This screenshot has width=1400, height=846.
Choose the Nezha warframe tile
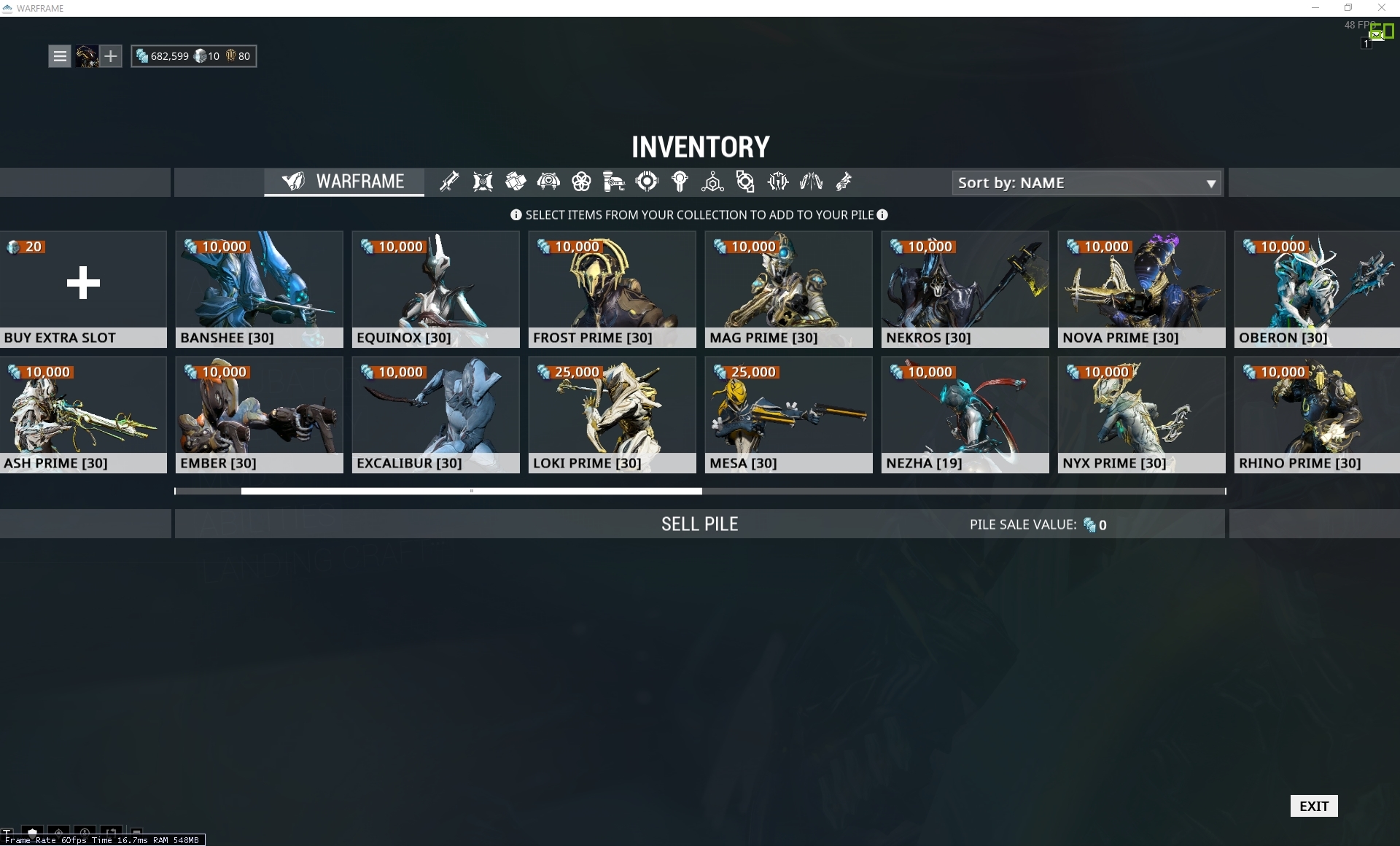(965, 415)
